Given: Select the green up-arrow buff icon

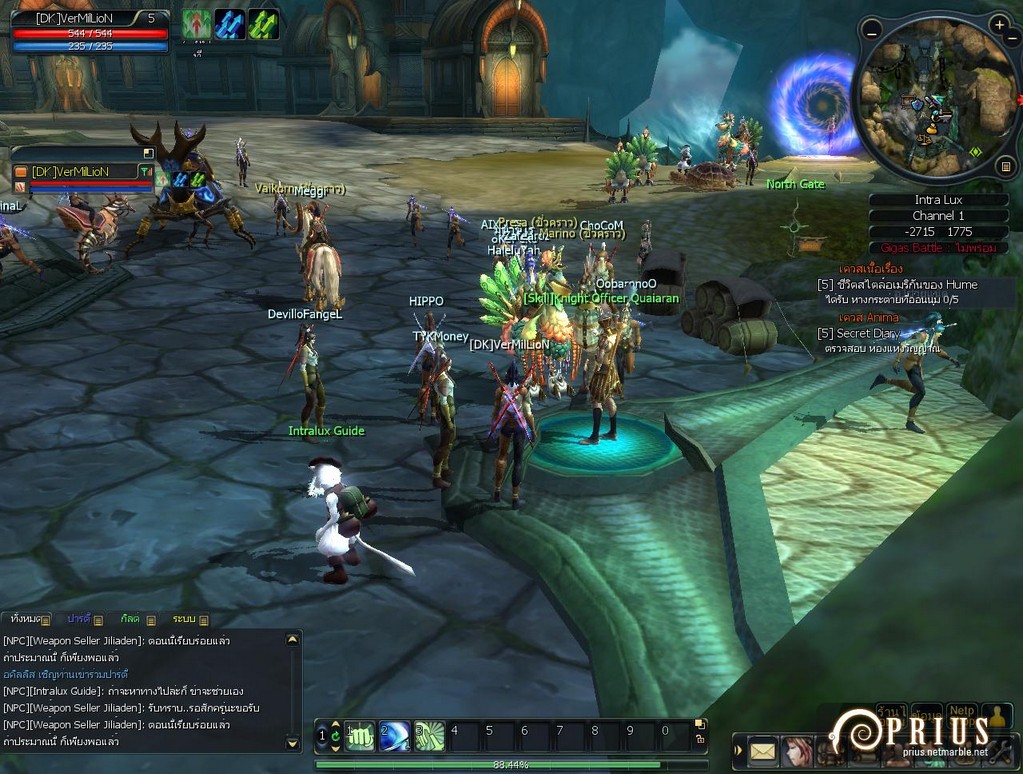Looking at the screenshot, I should [x=196, y=24].
